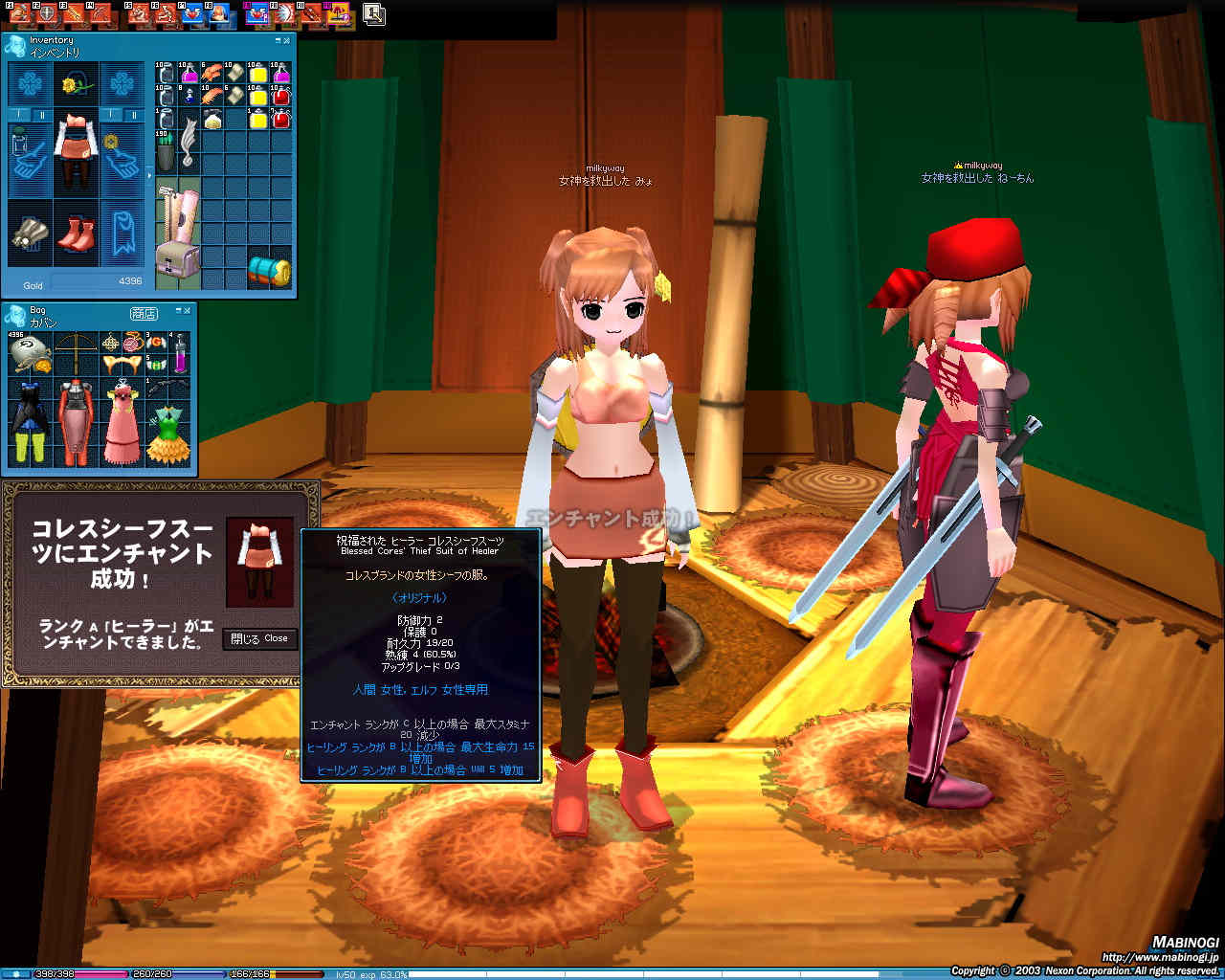This screenshot has width=1225, height=980.
Task: Close the Bag window
Action: [188, 311]
